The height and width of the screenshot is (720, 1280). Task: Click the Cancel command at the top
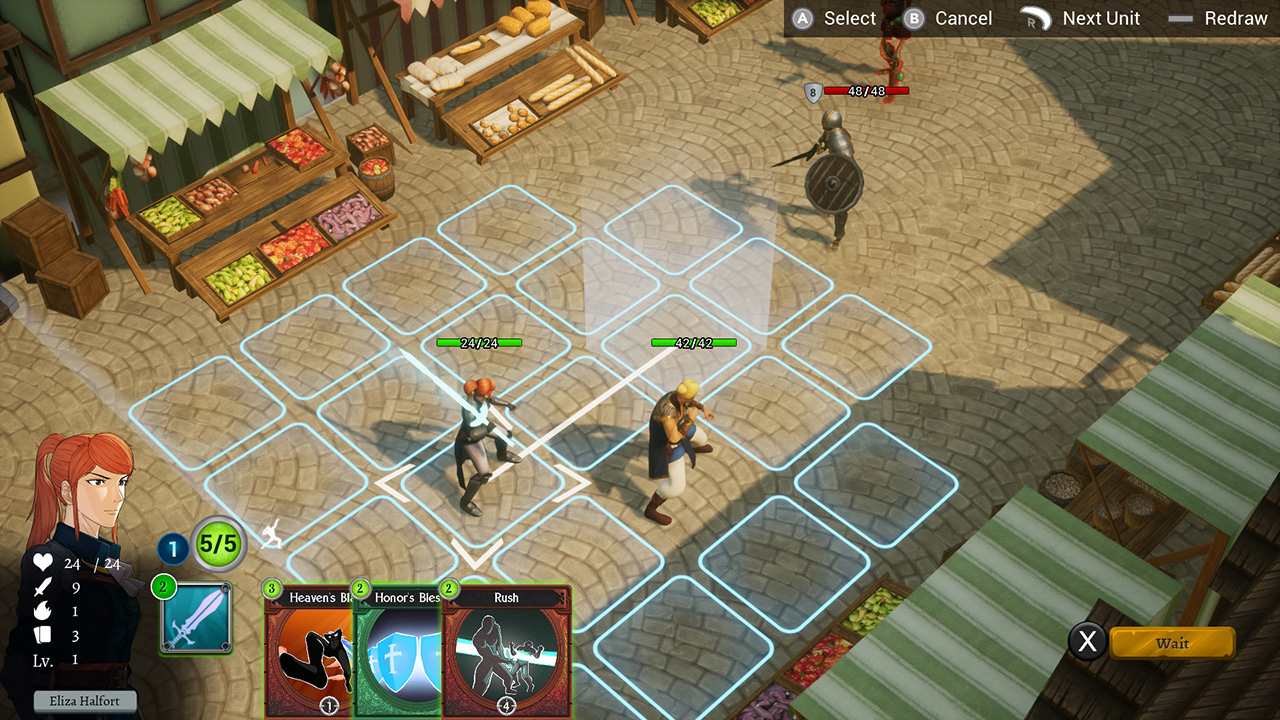pos(963,17)
